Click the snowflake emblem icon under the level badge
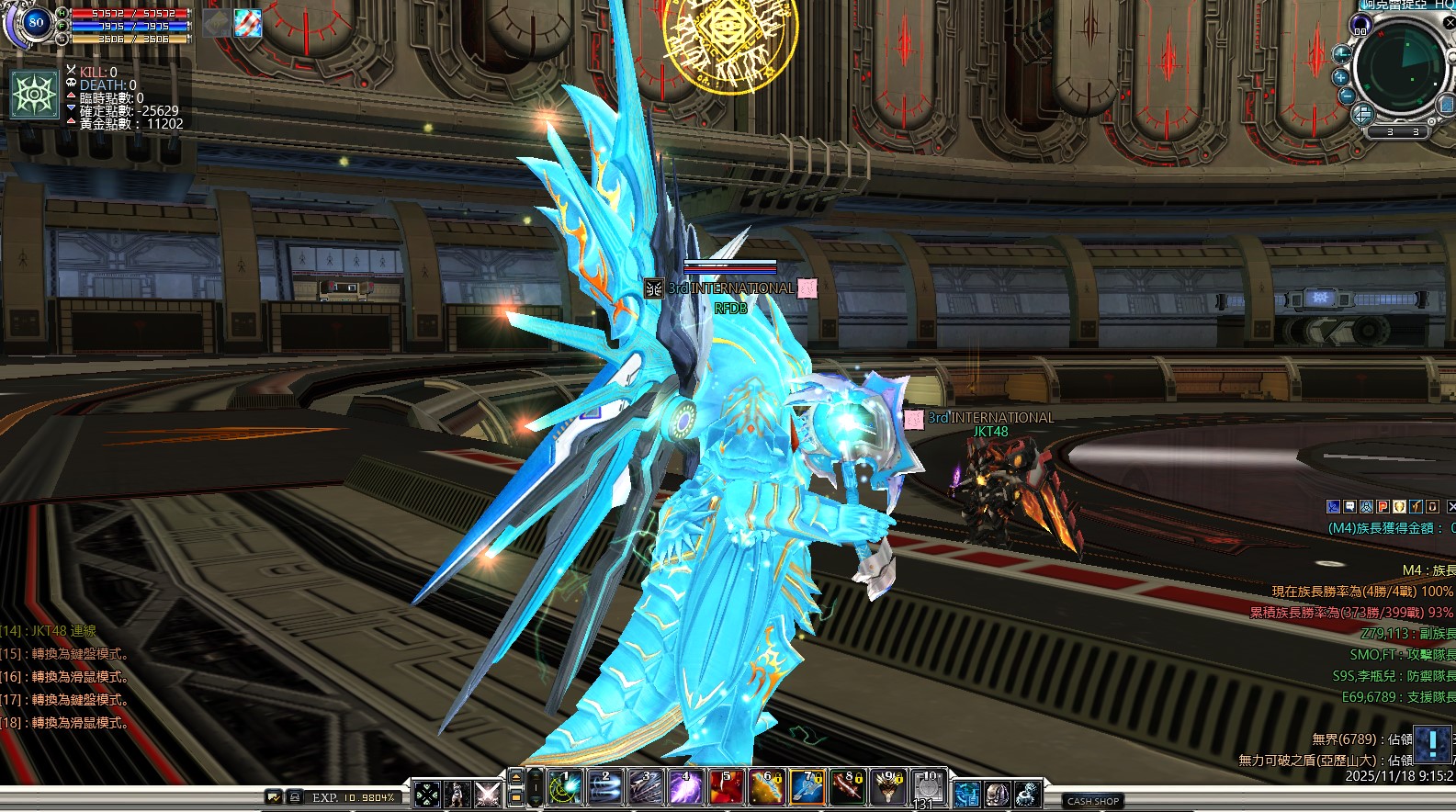 click(35, 94)
